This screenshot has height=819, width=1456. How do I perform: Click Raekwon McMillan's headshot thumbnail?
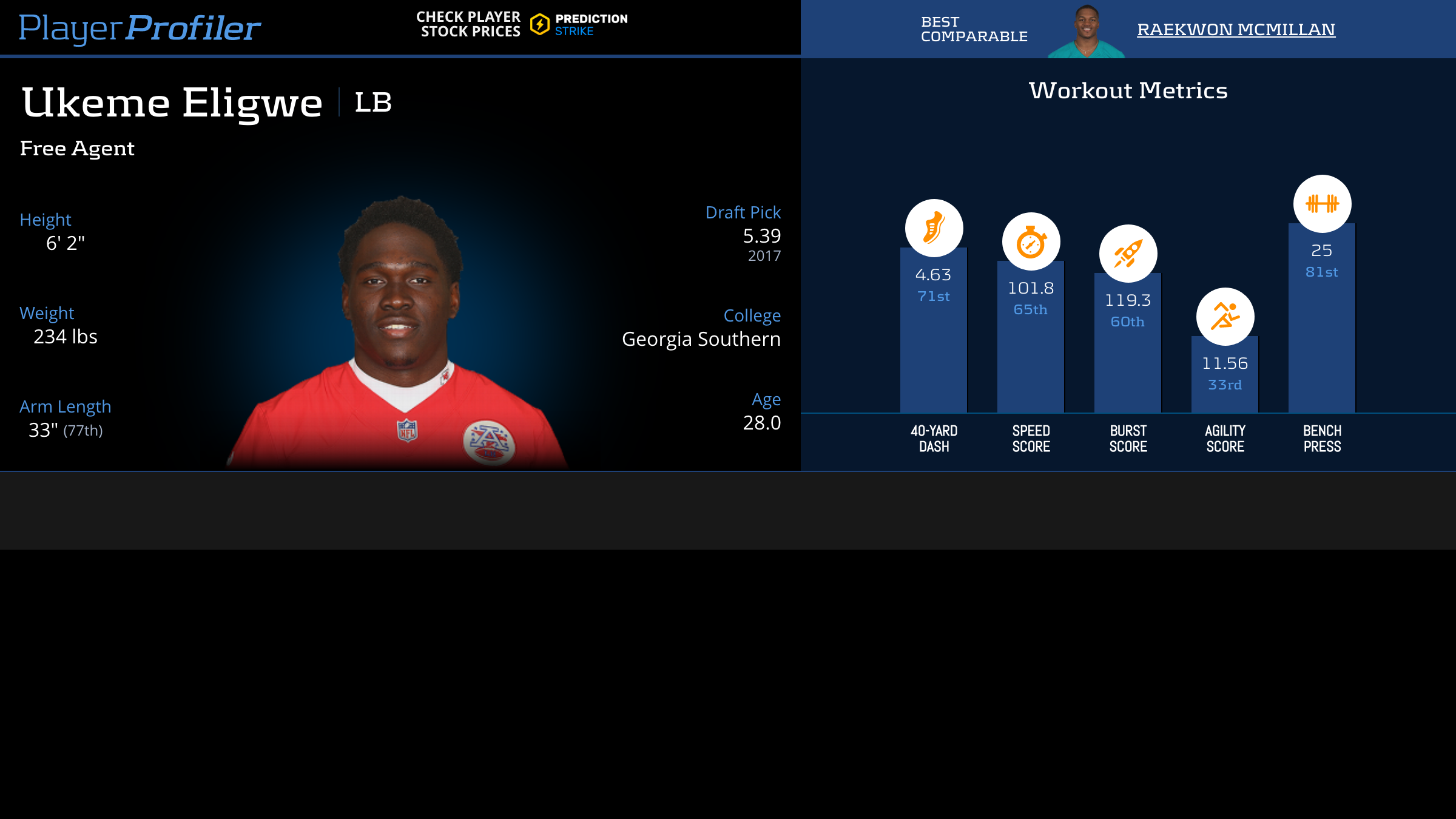(1087, 32)
